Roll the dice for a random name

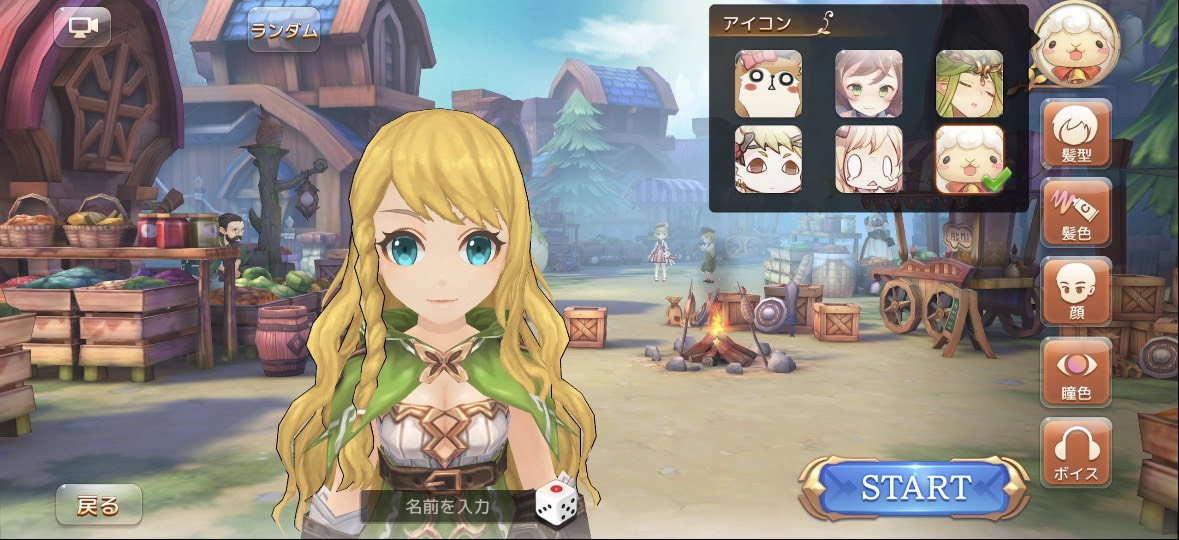pos(555,502)
